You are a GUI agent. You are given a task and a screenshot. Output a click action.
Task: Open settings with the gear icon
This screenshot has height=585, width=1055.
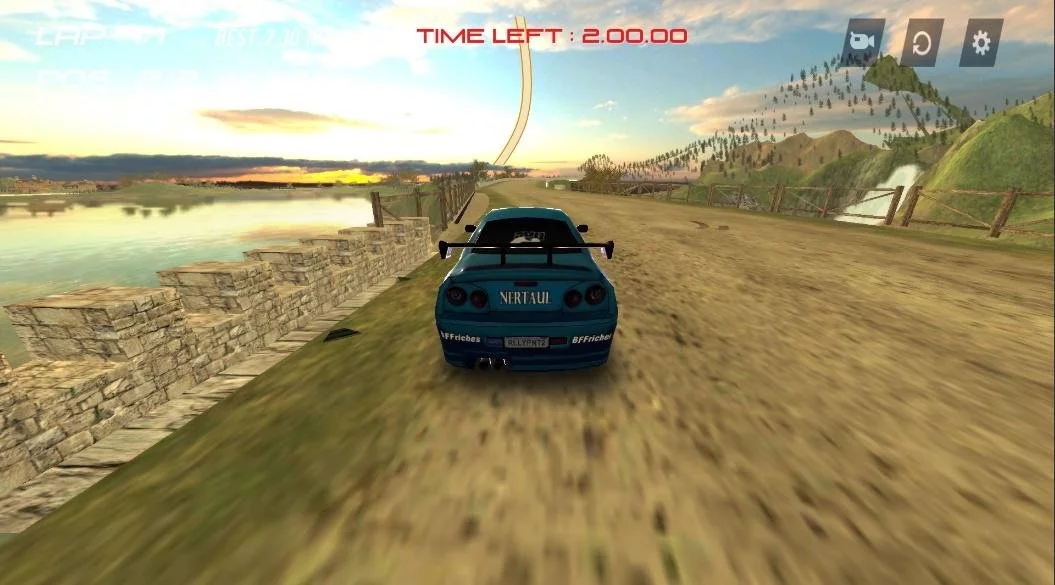pos(981,43)
